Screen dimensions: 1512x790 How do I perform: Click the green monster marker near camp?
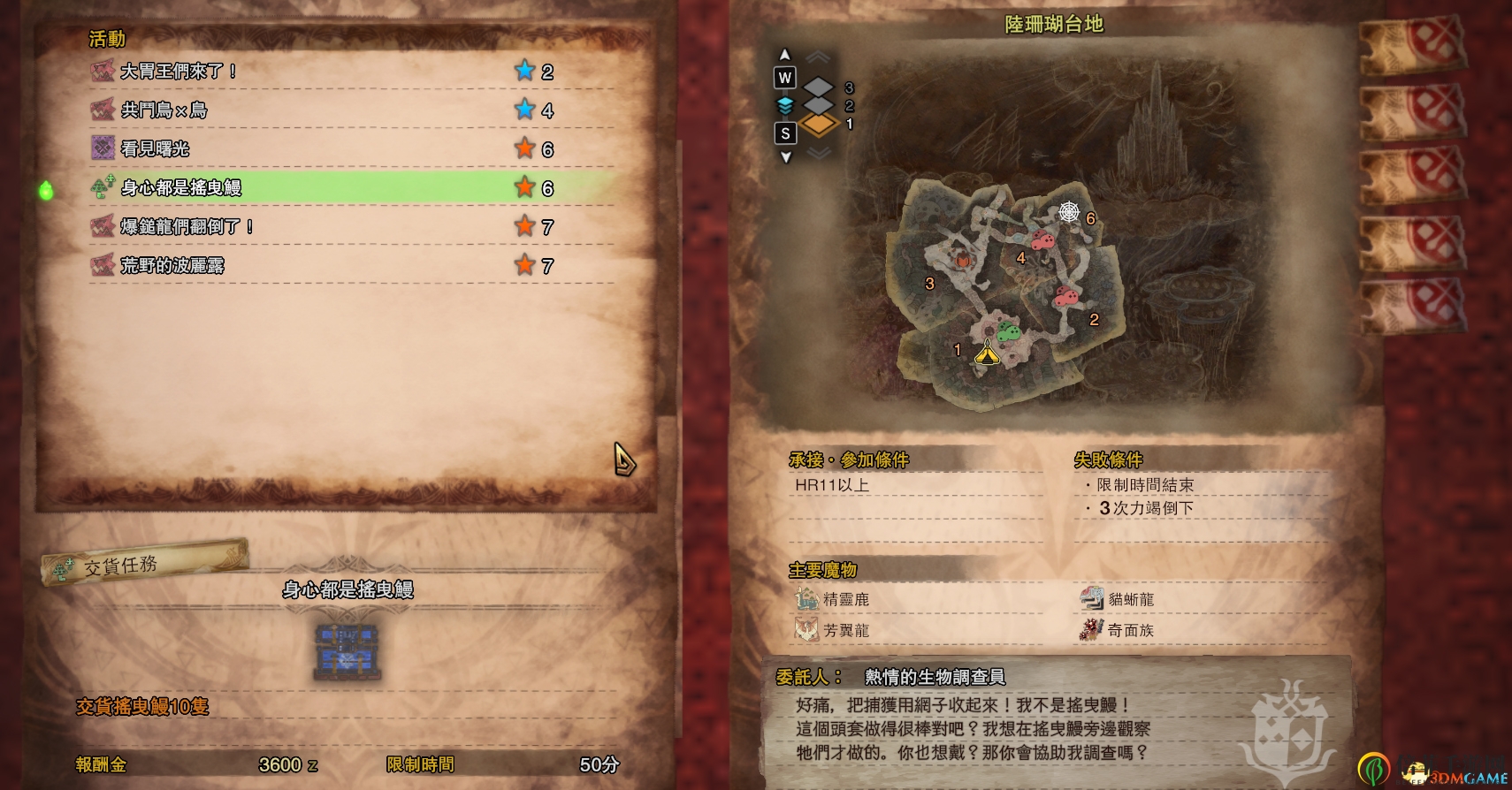(1009, 333)
